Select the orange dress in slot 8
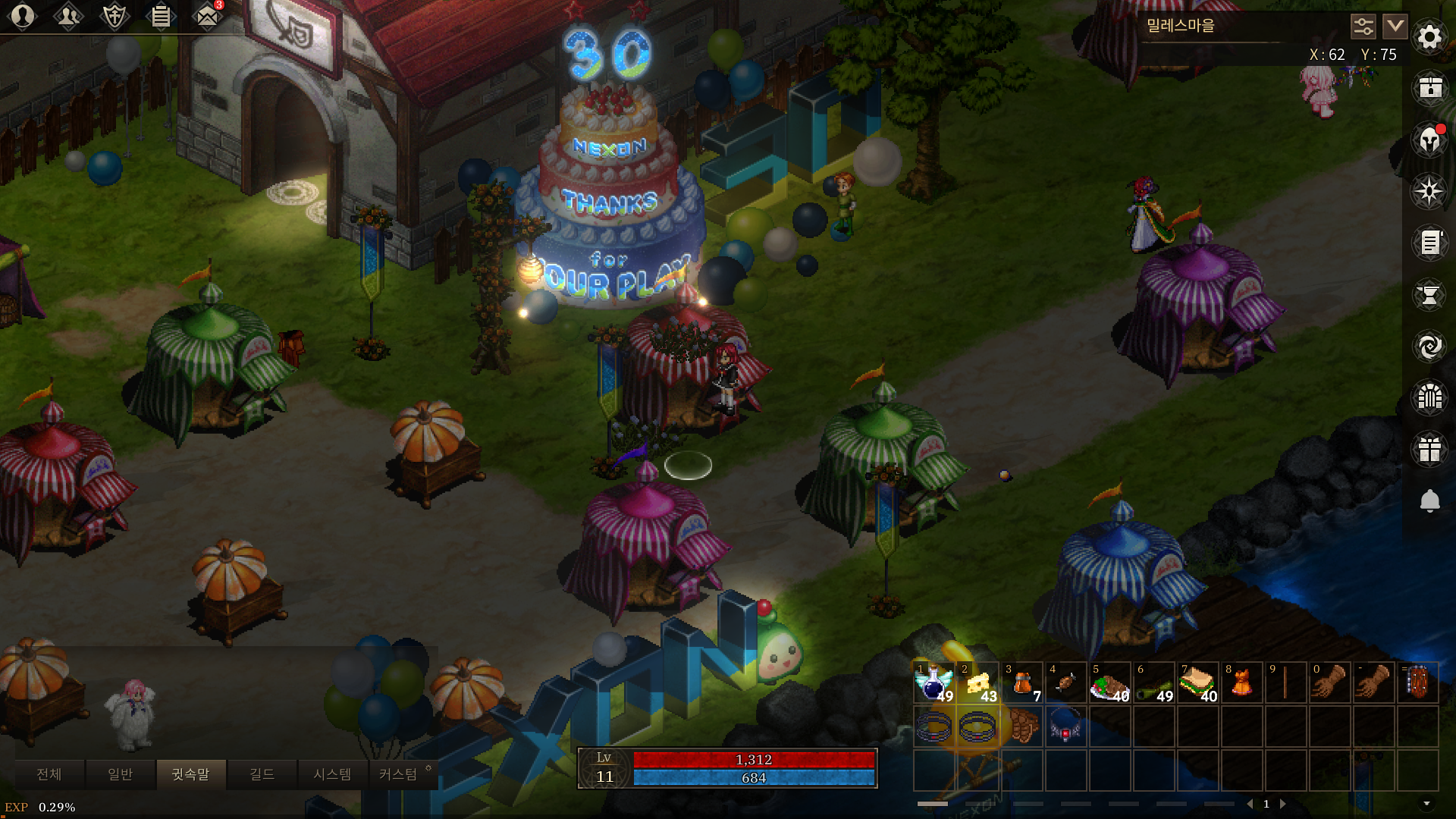 point(1242,683)
